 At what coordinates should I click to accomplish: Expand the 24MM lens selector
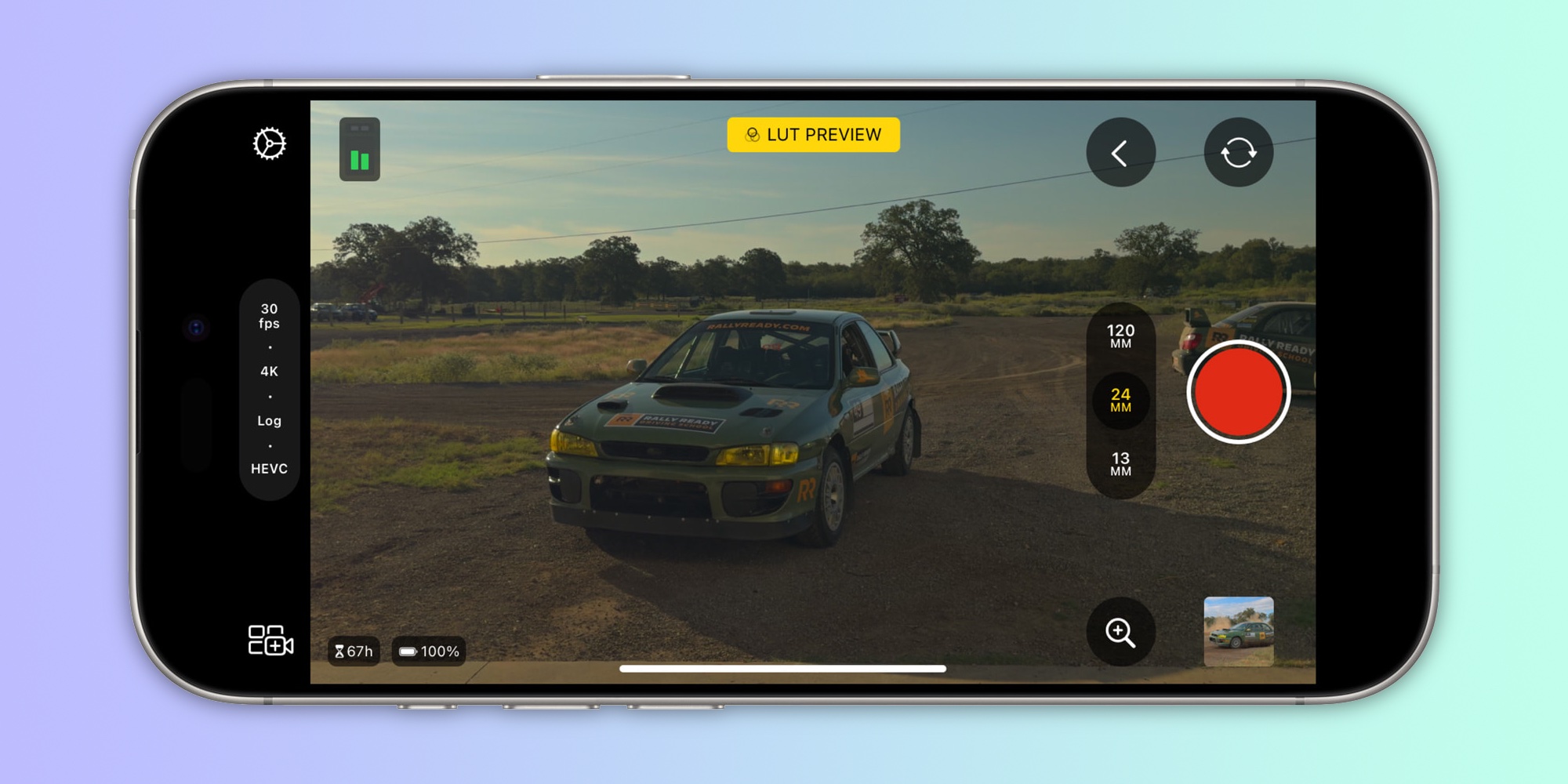point(1121,401)
